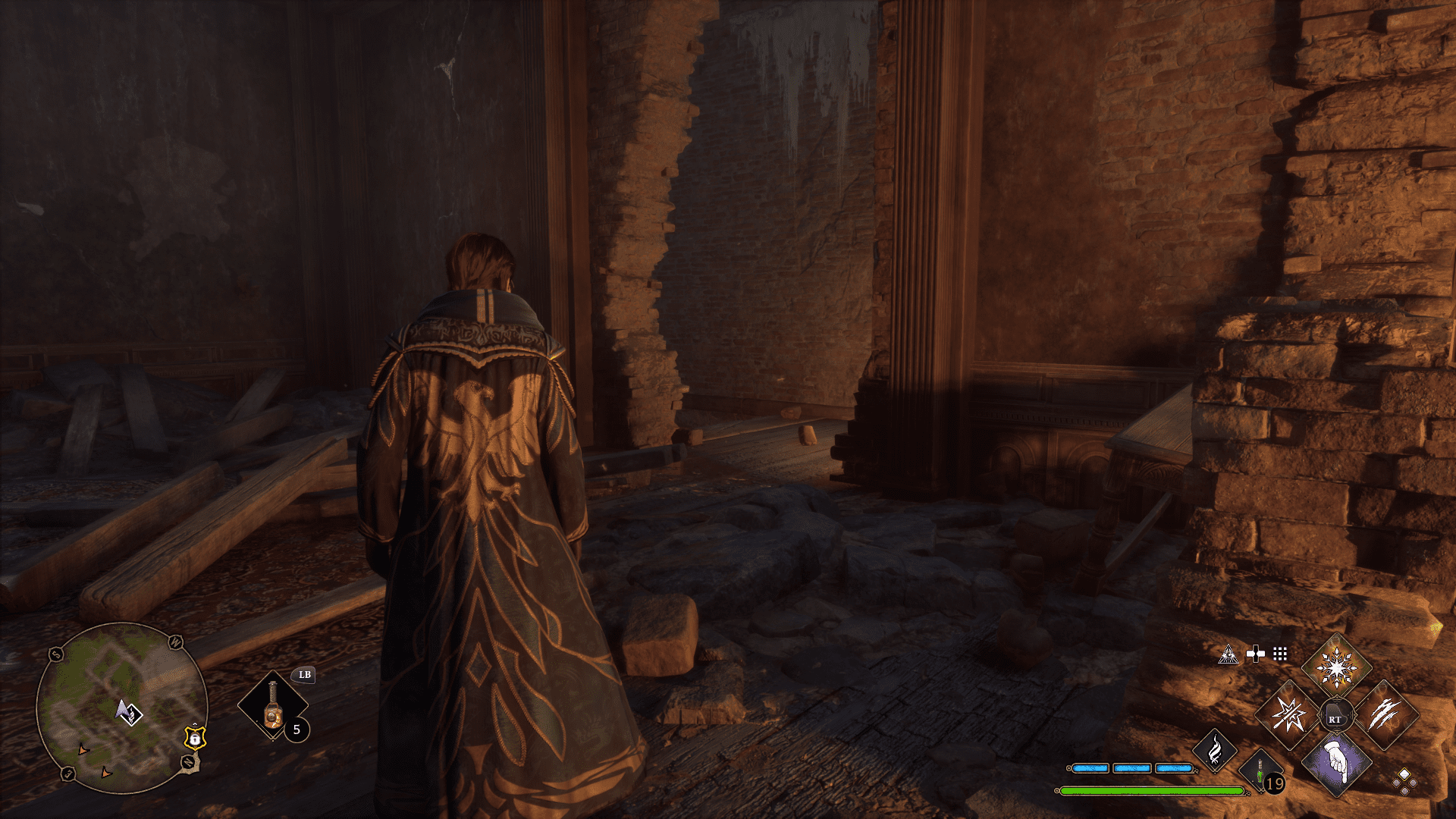Select the yellow padlock shield marker

coord(195,737)
